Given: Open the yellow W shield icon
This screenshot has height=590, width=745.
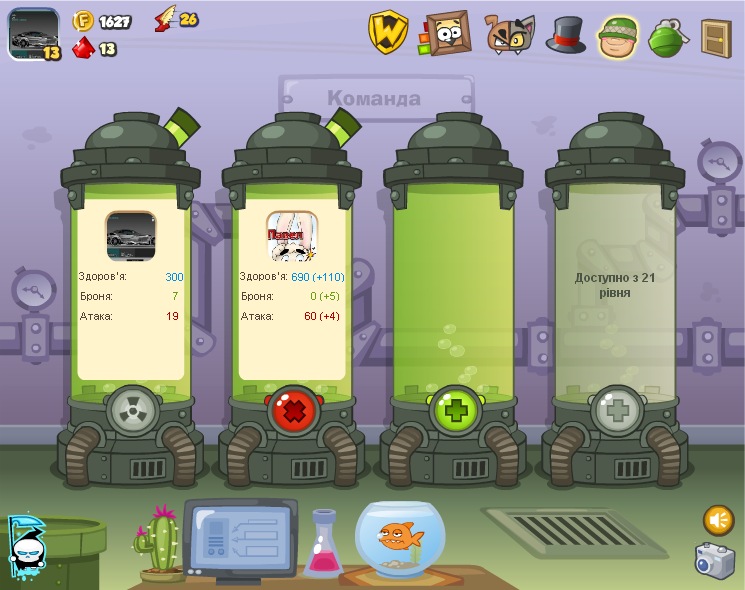Looking at the screenshot, I should [388, 33].
